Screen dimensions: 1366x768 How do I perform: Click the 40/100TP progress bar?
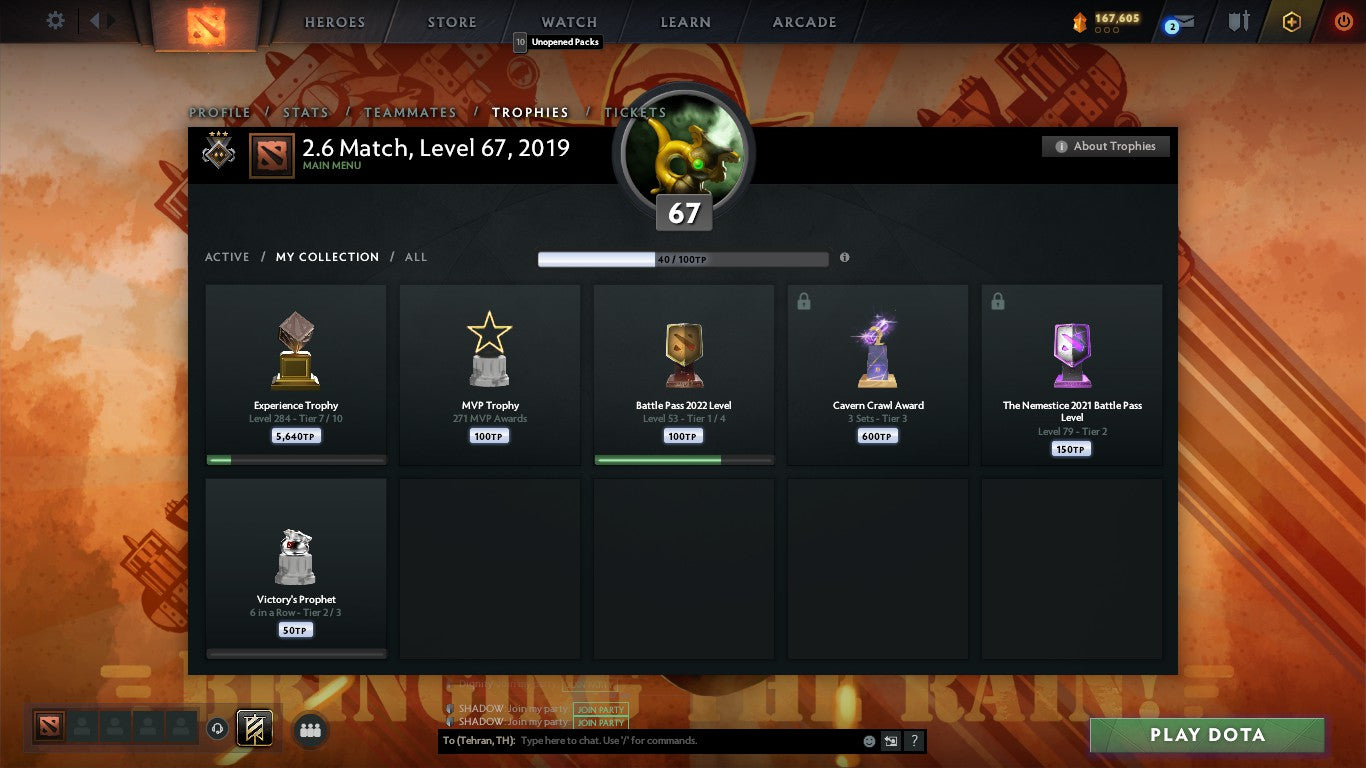[683, 257]
